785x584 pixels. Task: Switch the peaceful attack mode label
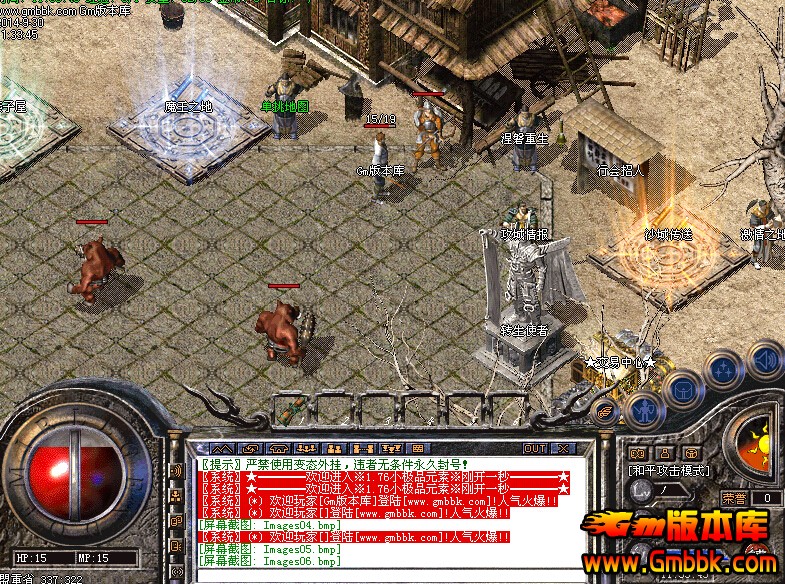669,470
